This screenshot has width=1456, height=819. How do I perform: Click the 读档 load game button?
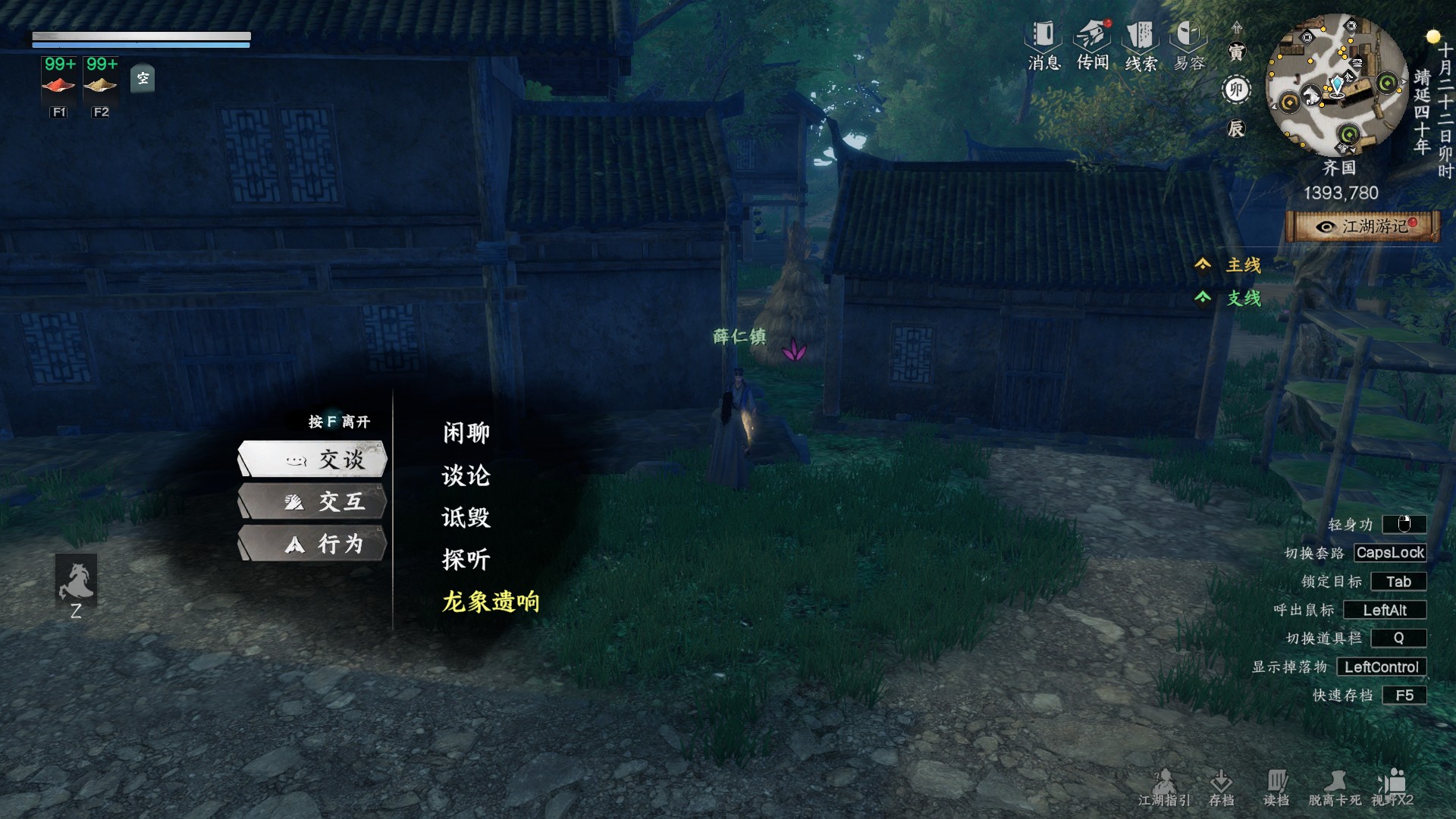pos(1276,787)
